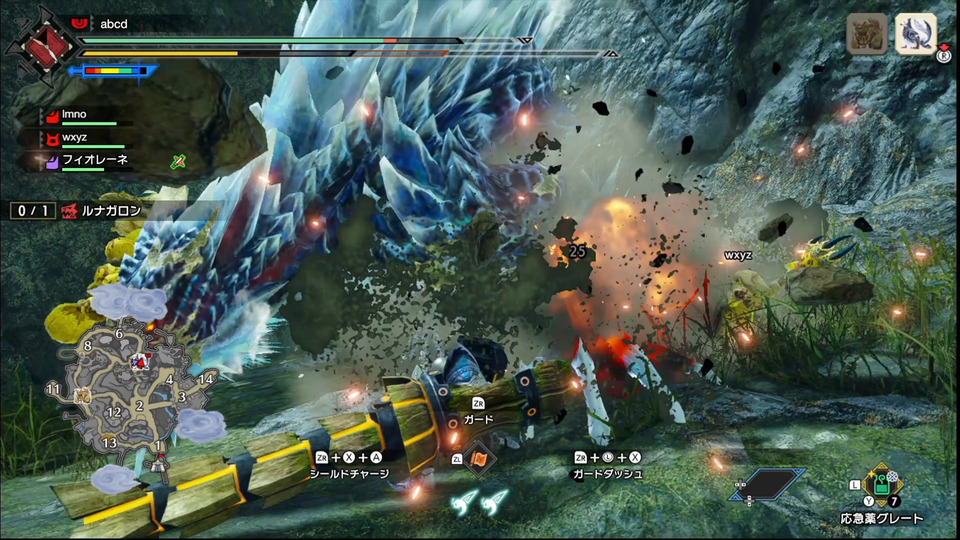The image size is (960, 540).
Task: Select the brown monster icon
Action: point(866,34)
